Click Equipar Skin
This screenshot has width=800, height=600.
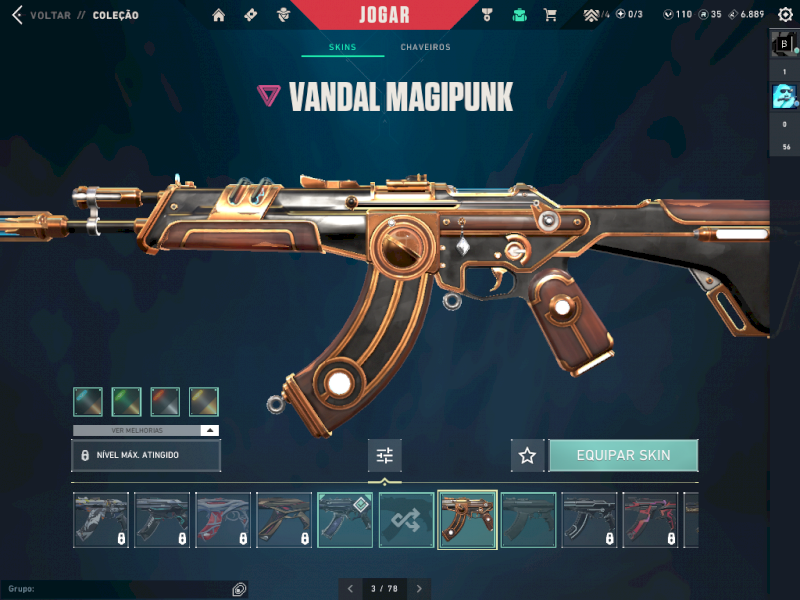623,456
